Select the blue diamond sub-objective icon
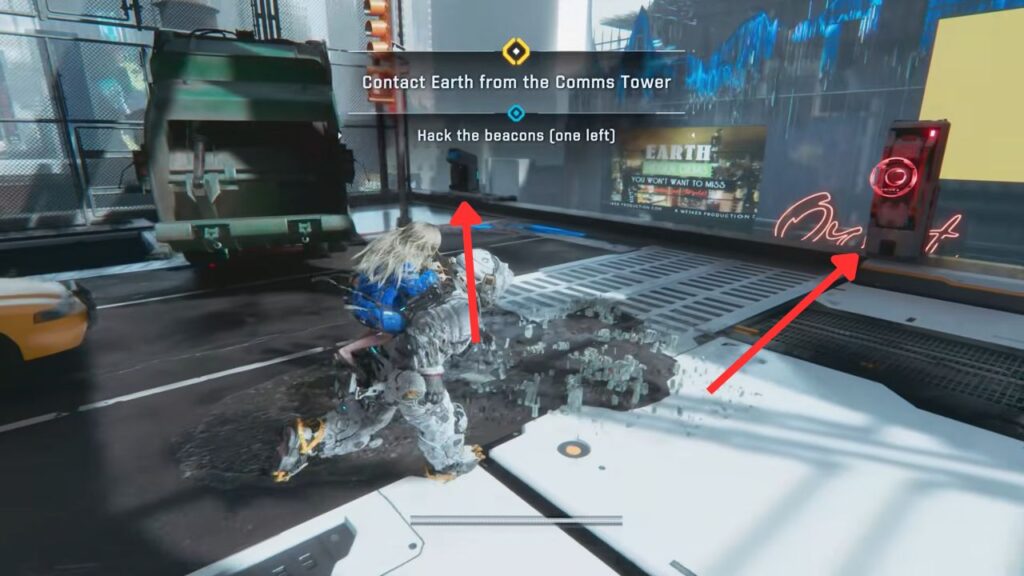This screenshot has height=576, width=1024. tap(516, 113)
